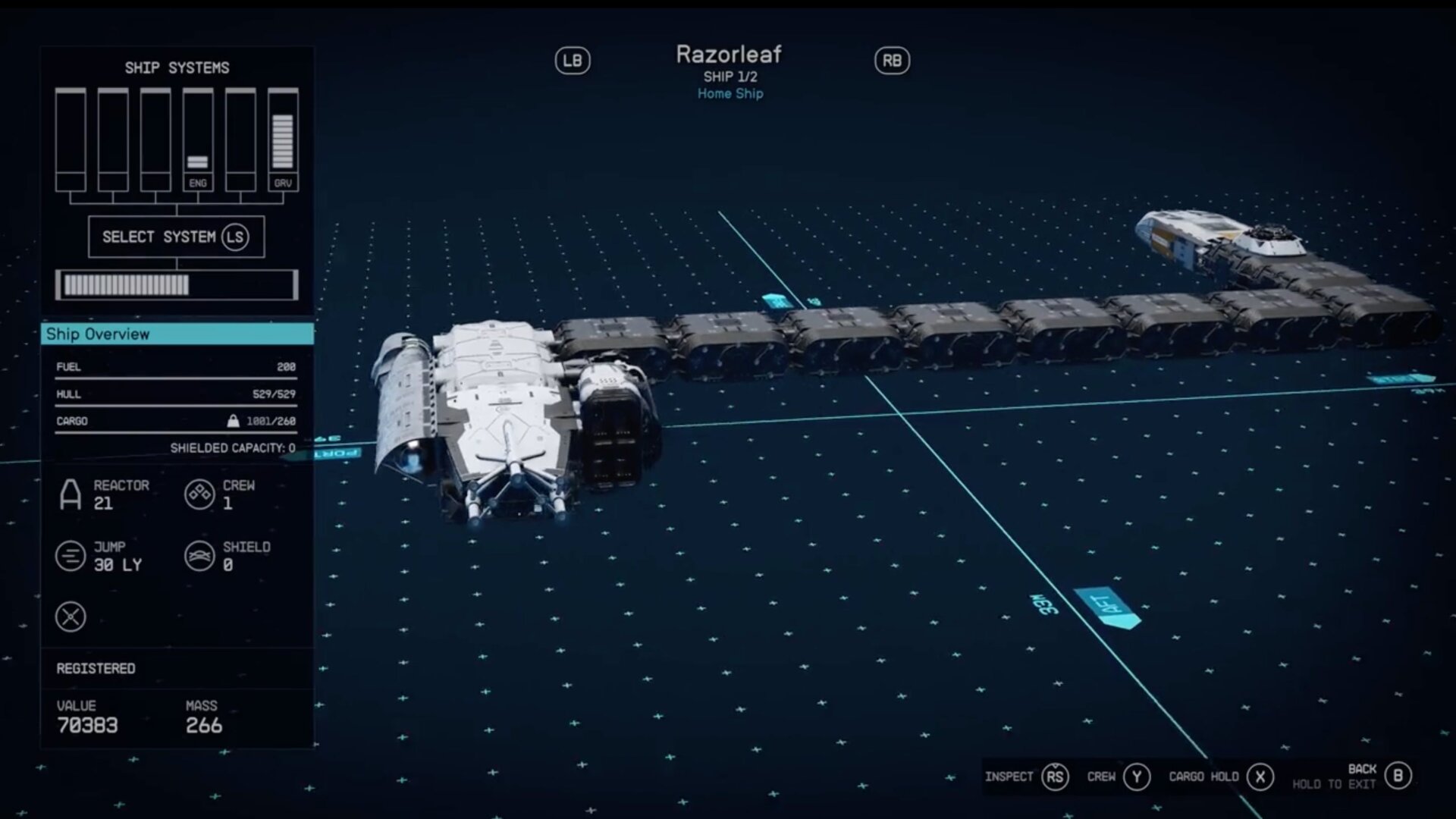
Task: Cycle to next ship with RB
Action: pos(892,61)
